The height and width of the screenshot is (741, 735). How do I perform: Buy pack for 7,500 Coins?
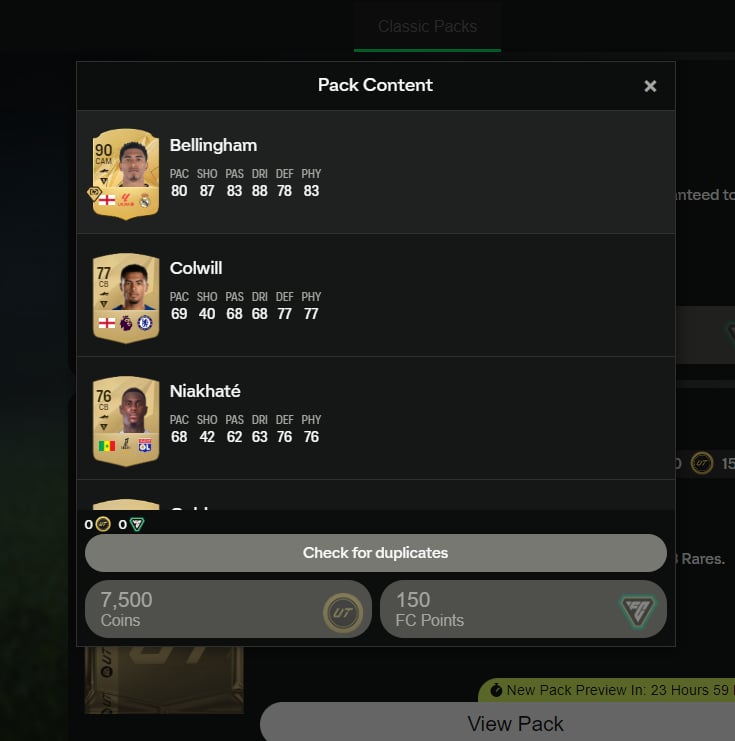228,609
